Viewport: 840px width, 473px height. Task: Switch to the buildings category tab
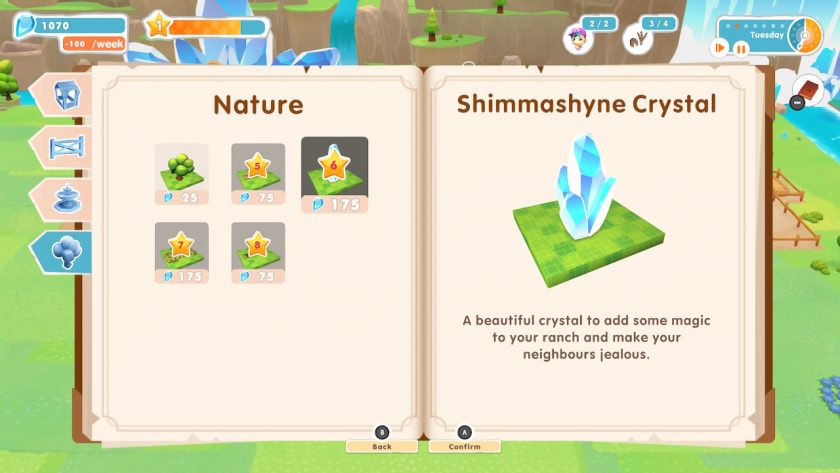coord(66,93)
